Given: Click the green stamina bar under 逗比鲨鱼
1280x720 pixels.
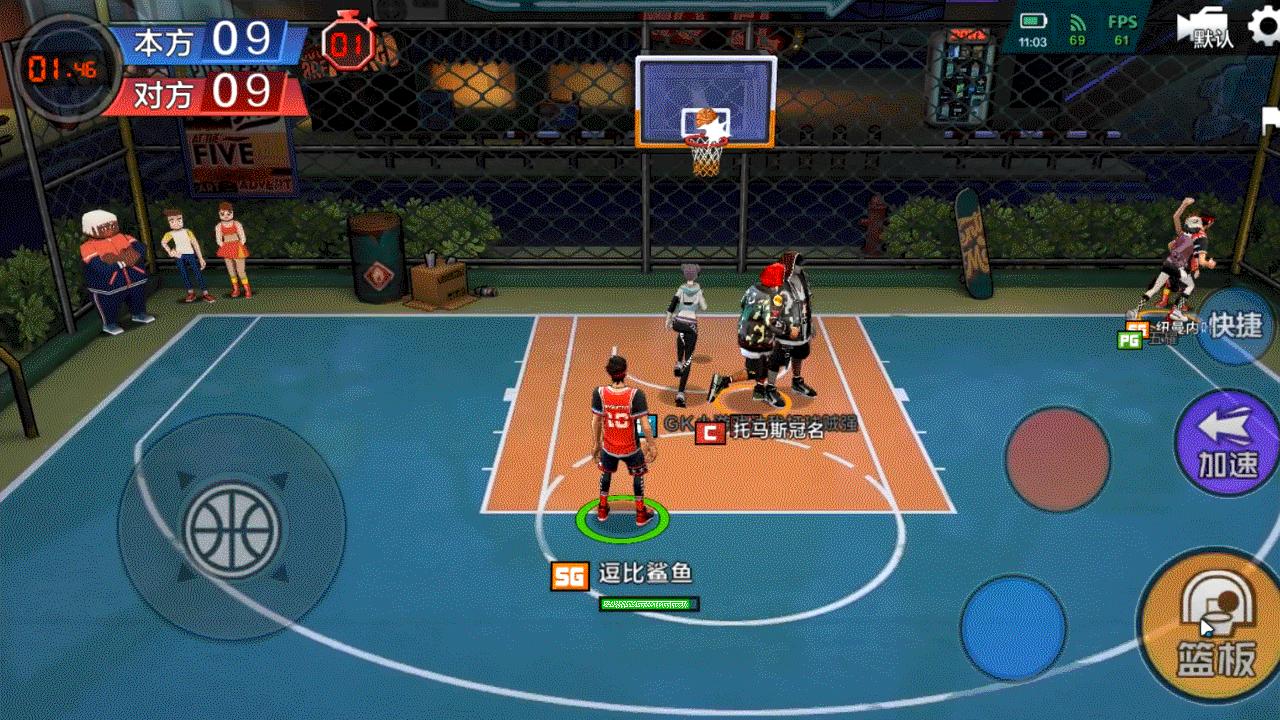Looking at the screenshot, I should 648,604.
